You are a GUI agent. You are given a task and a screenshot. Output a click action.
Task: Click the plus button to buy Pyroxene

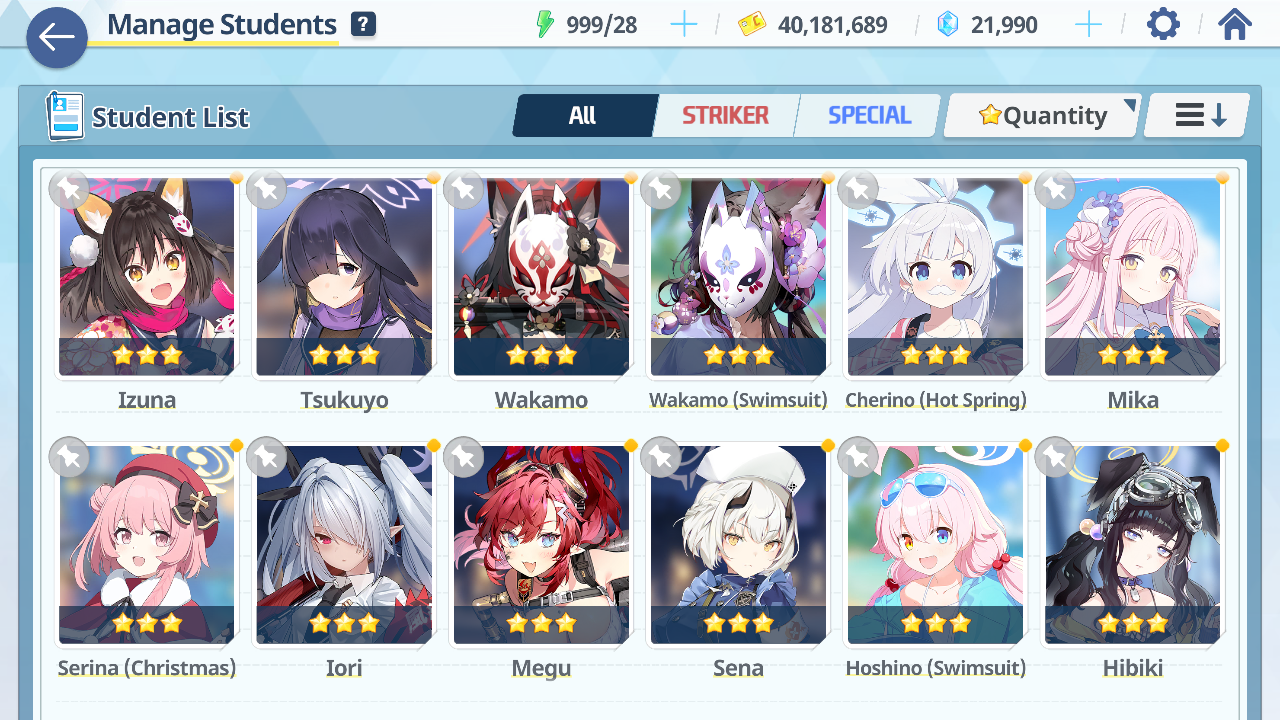point(1088,24)
